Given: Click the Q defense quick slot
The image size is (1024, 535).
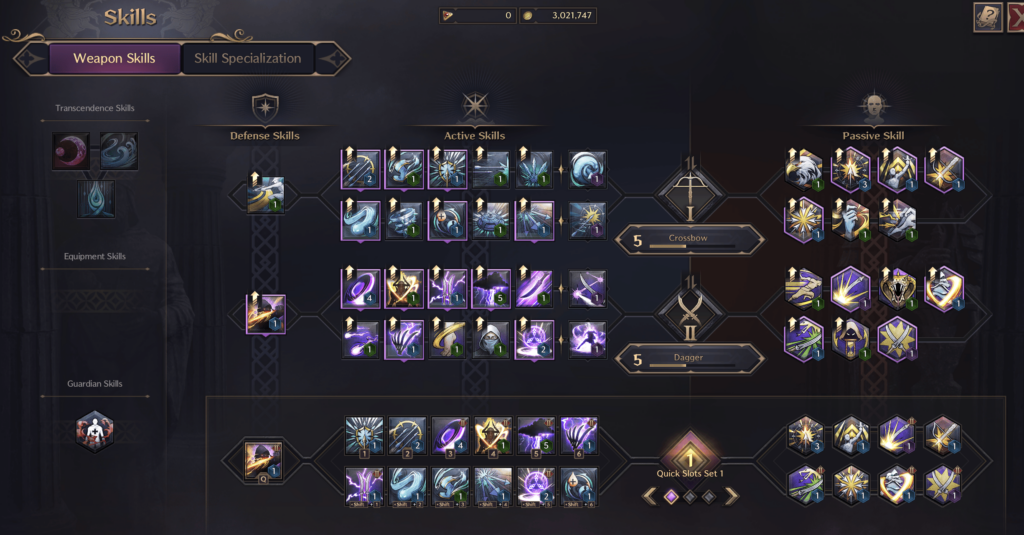Looking at the screenshot, I should coord(265,460).
